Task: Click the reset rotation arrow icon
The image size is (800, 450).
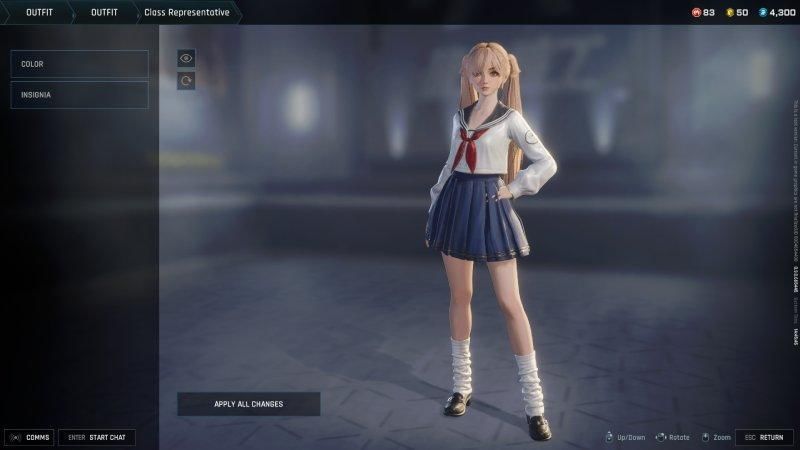Action: pyautogui.click(x=185, y=81)
